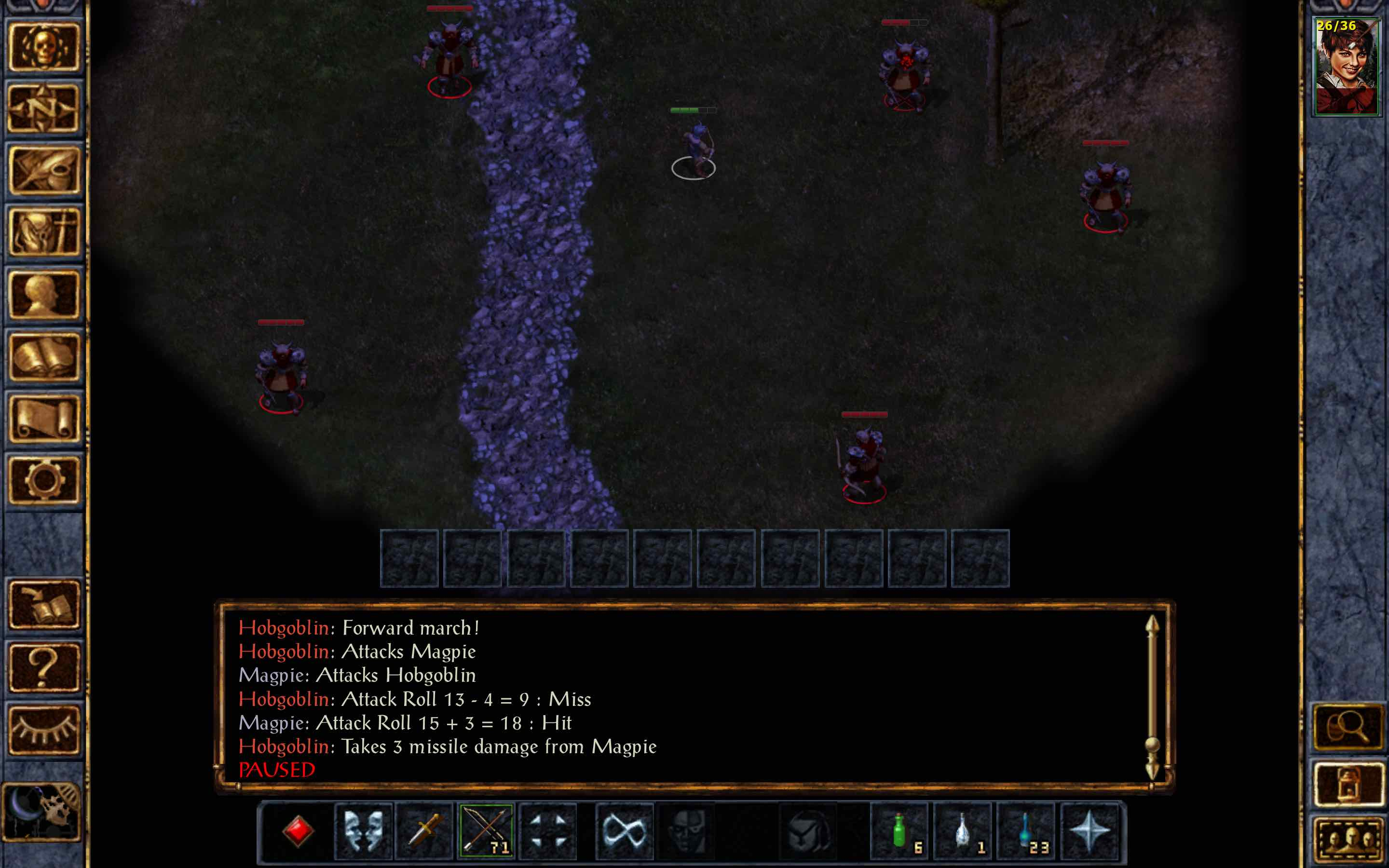View the character record
Screen dimensions: 1389x868
(45, 288)
